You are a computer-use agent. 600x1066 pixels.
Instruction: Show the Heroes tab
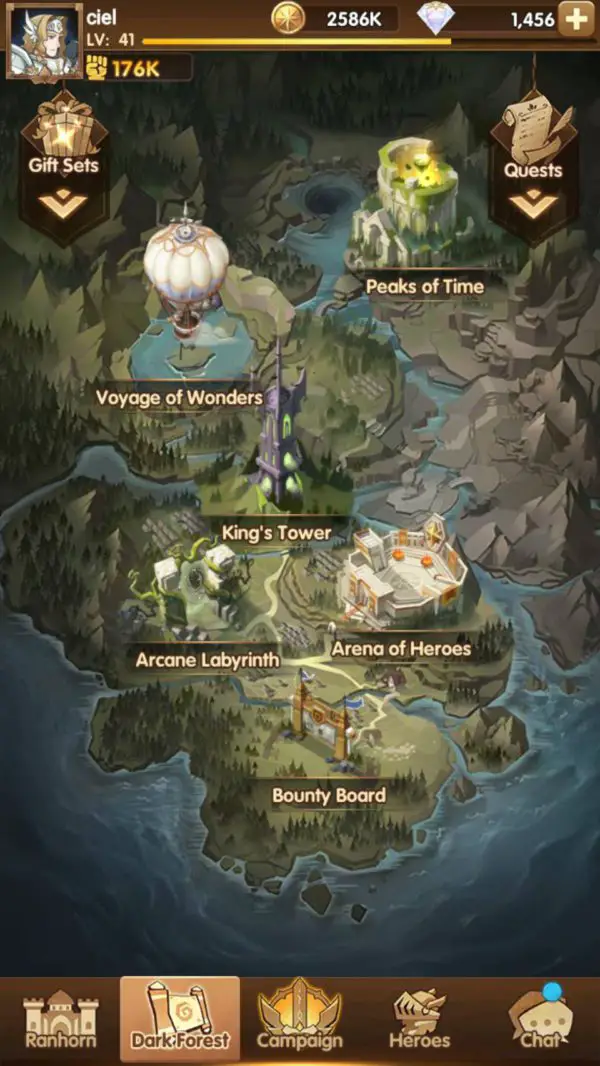coord(420,1020)
